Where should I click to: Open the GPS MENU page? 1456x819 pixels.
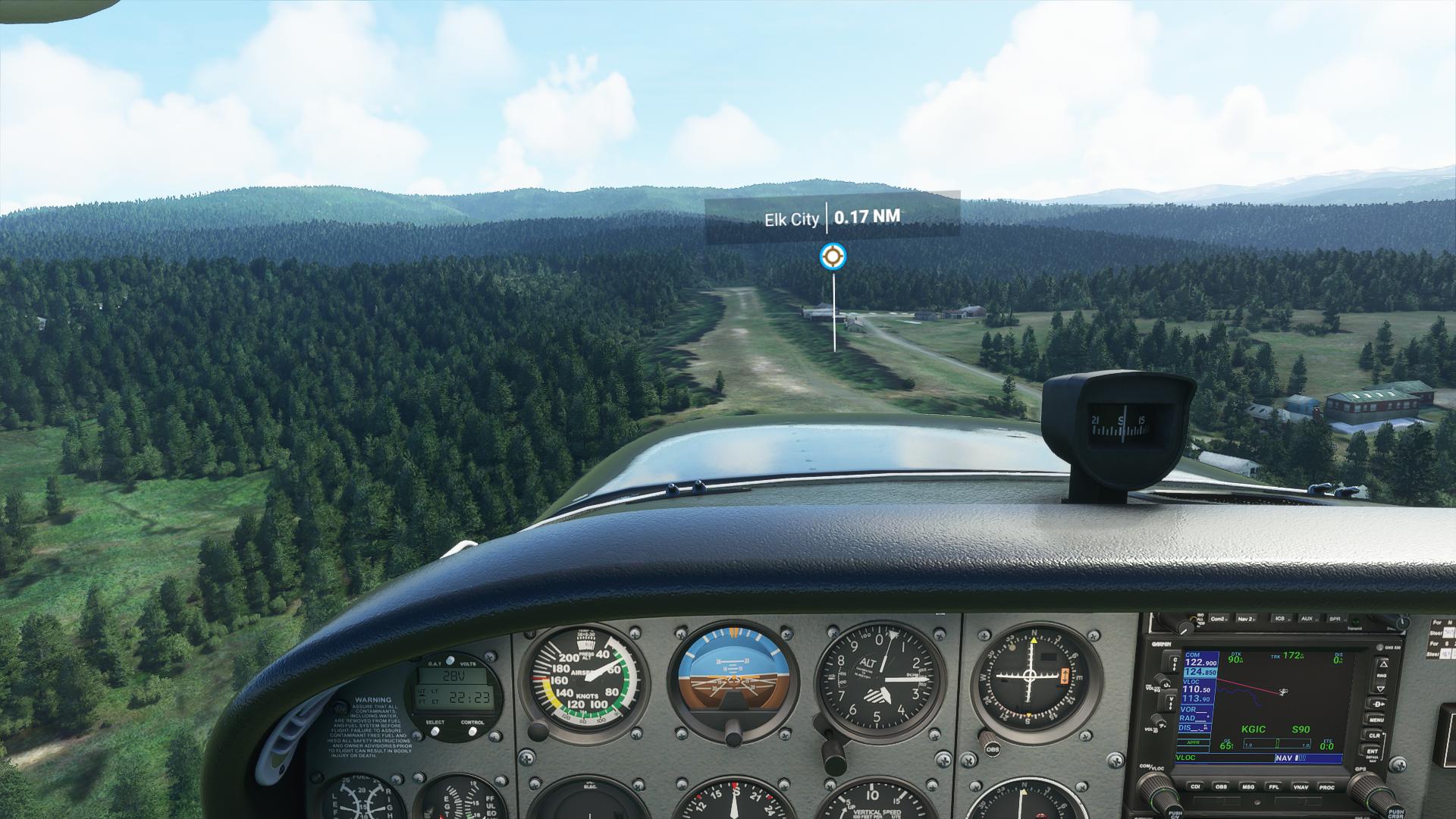click(x=1375, y=719)
